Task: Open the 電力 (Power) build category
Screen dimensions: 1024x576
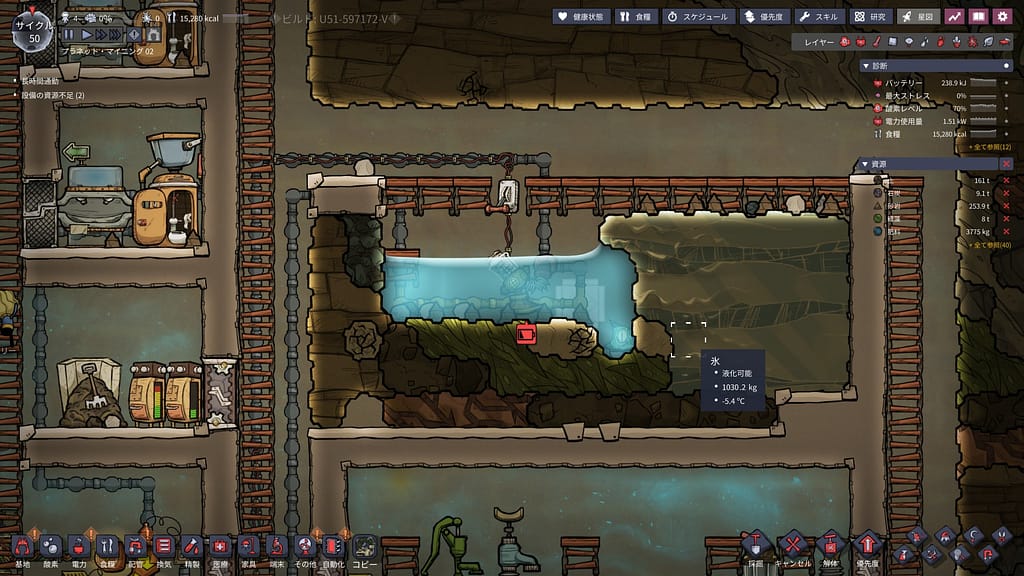Action: pos(79,547)
